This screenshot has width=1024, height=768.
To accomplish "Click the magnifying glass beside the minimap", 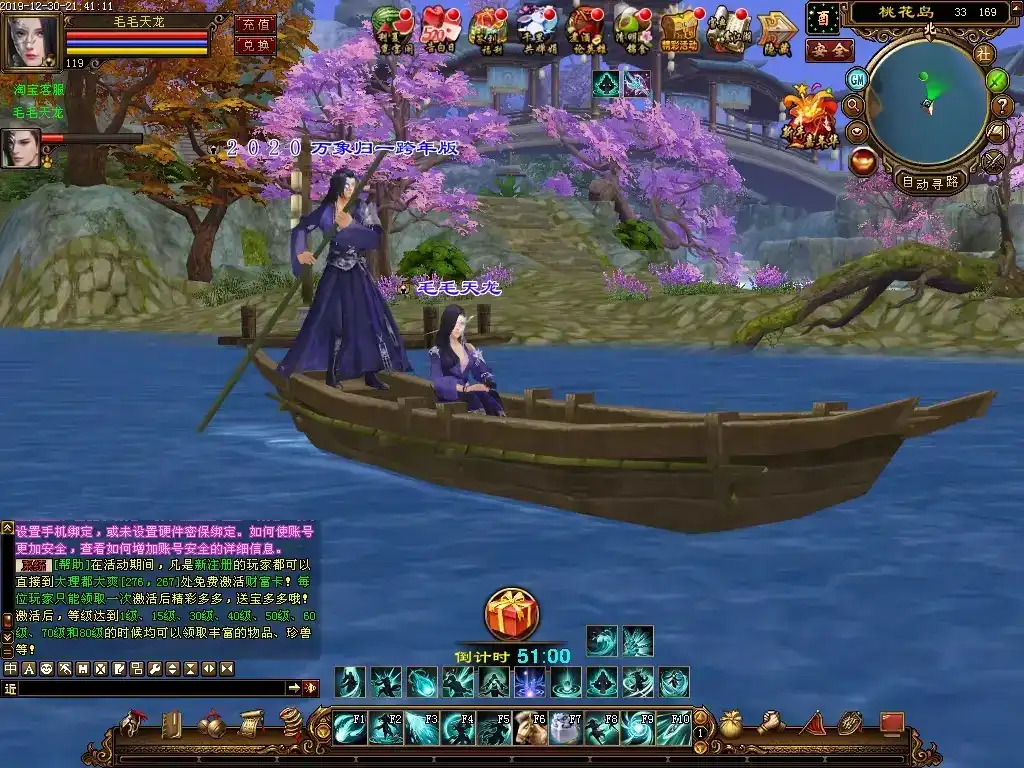I will coord(853,104).
